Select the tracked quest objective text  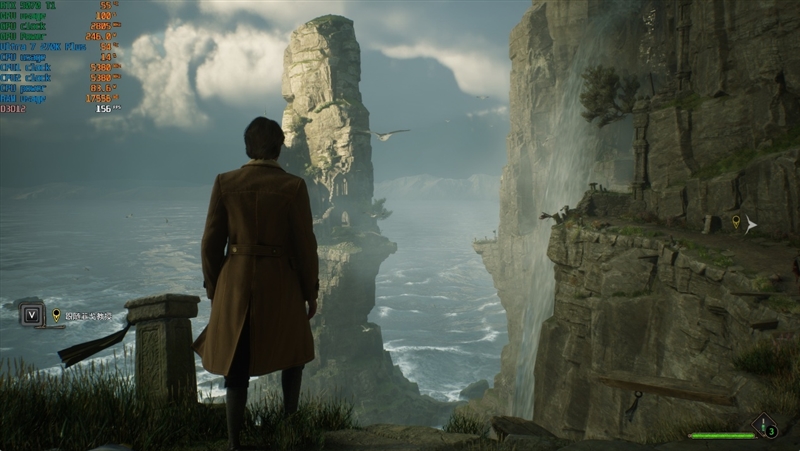[x=88, y=316]
